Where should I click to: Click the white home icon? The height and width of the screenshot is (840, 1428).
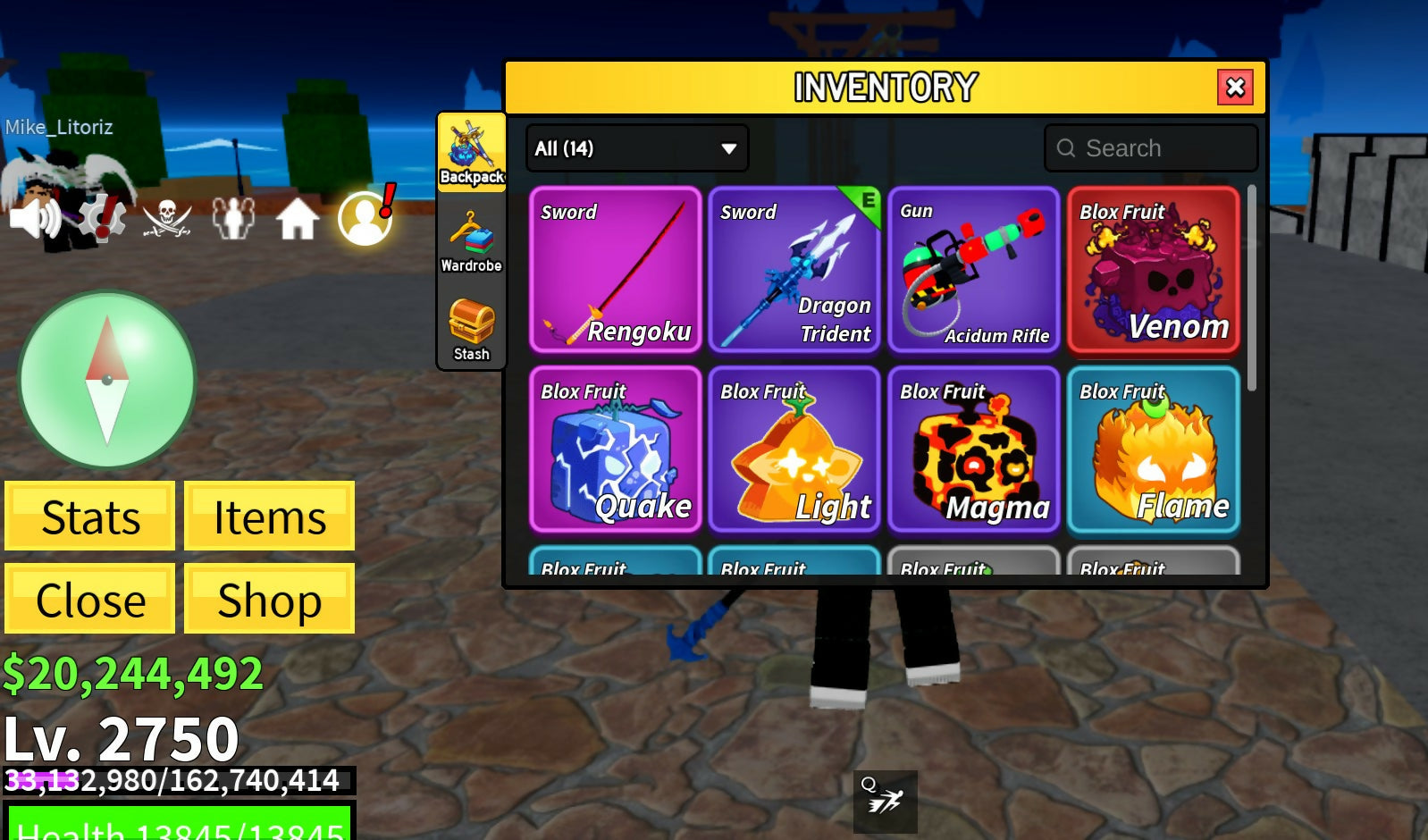(x=297, y=219)
